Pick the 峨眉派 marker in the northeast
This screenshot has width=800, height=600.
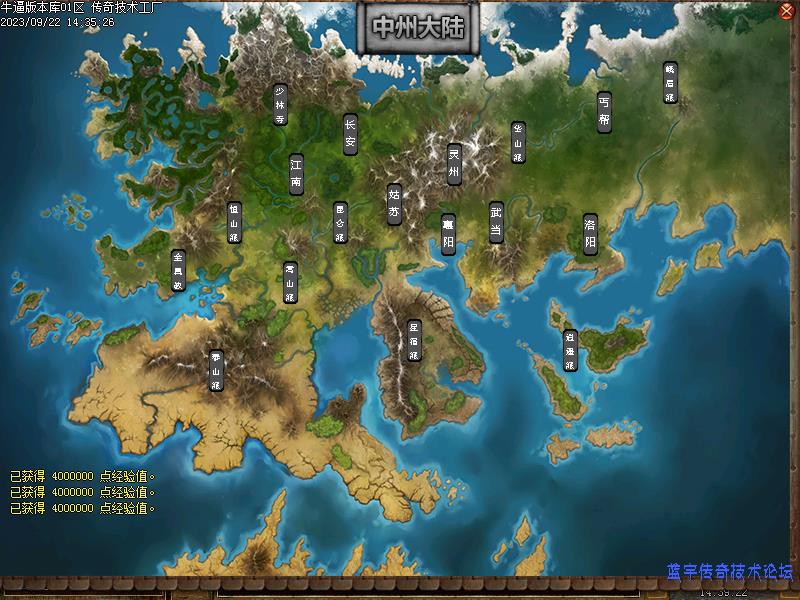[x=670, y=84]
